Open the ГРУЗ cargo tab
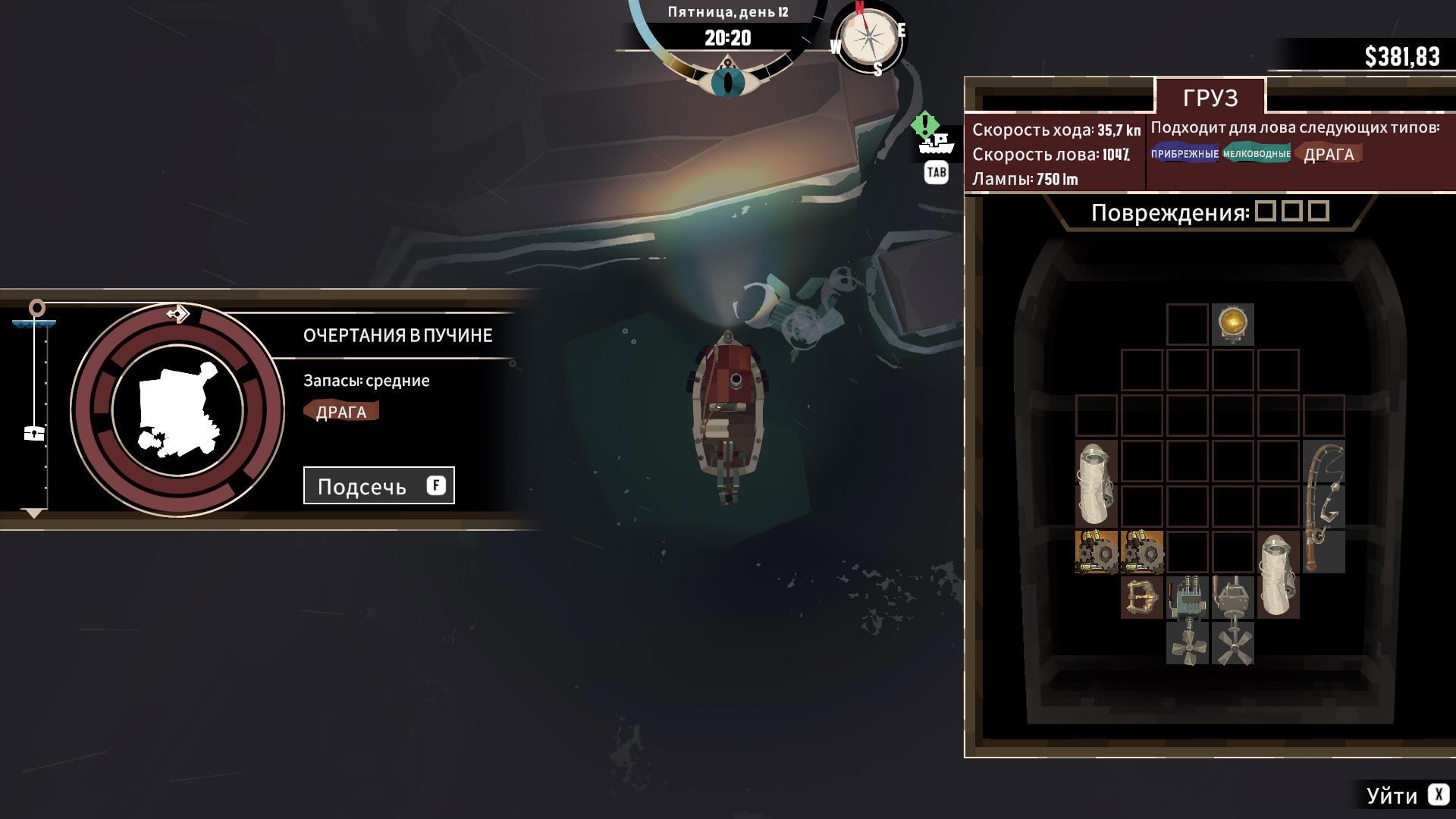Screen dimensions: 1456x819 click(x=1210, y=98)
